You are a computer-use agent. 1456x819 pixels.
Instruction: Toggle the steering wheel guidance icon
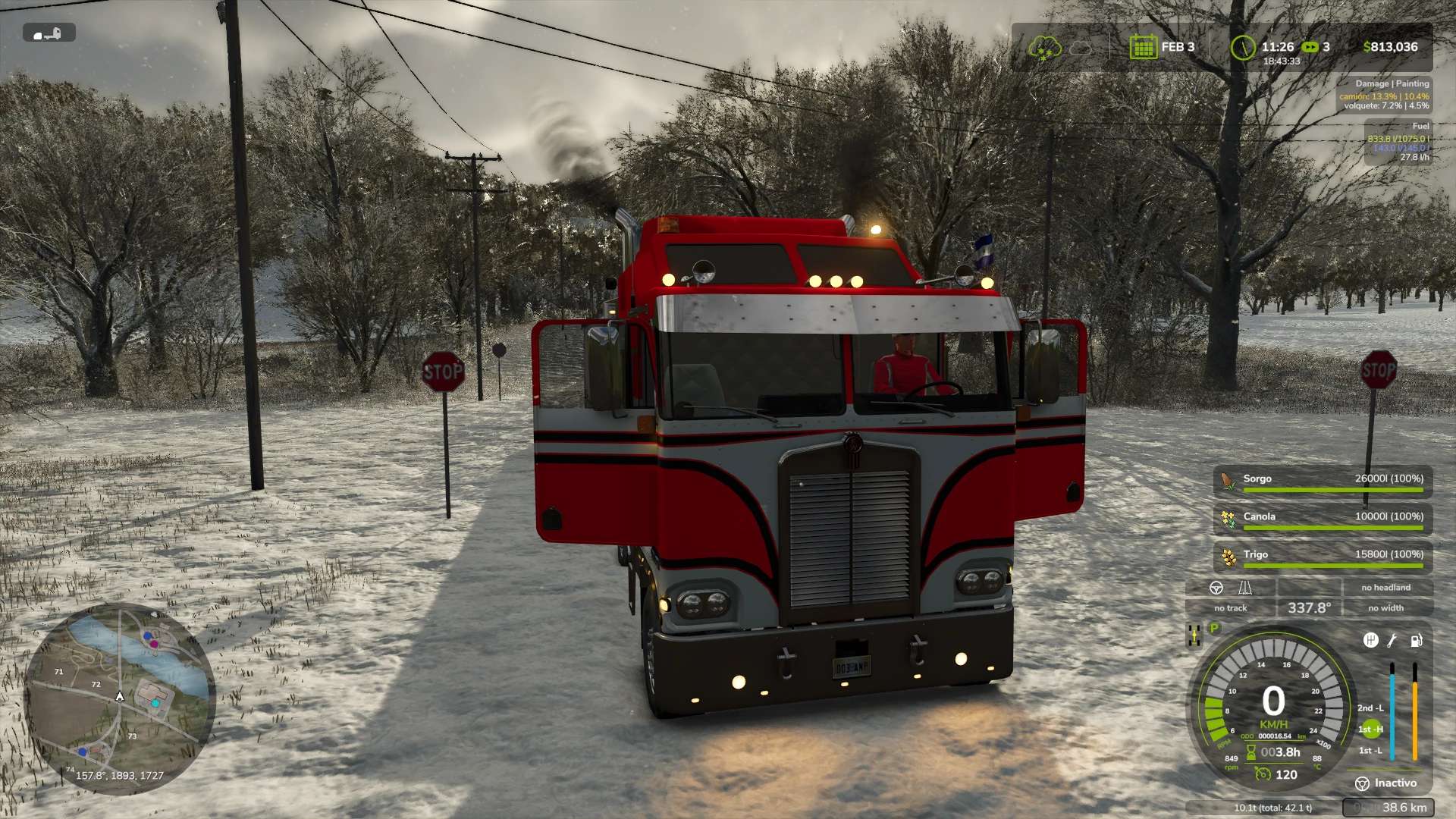pos(1216,588)
